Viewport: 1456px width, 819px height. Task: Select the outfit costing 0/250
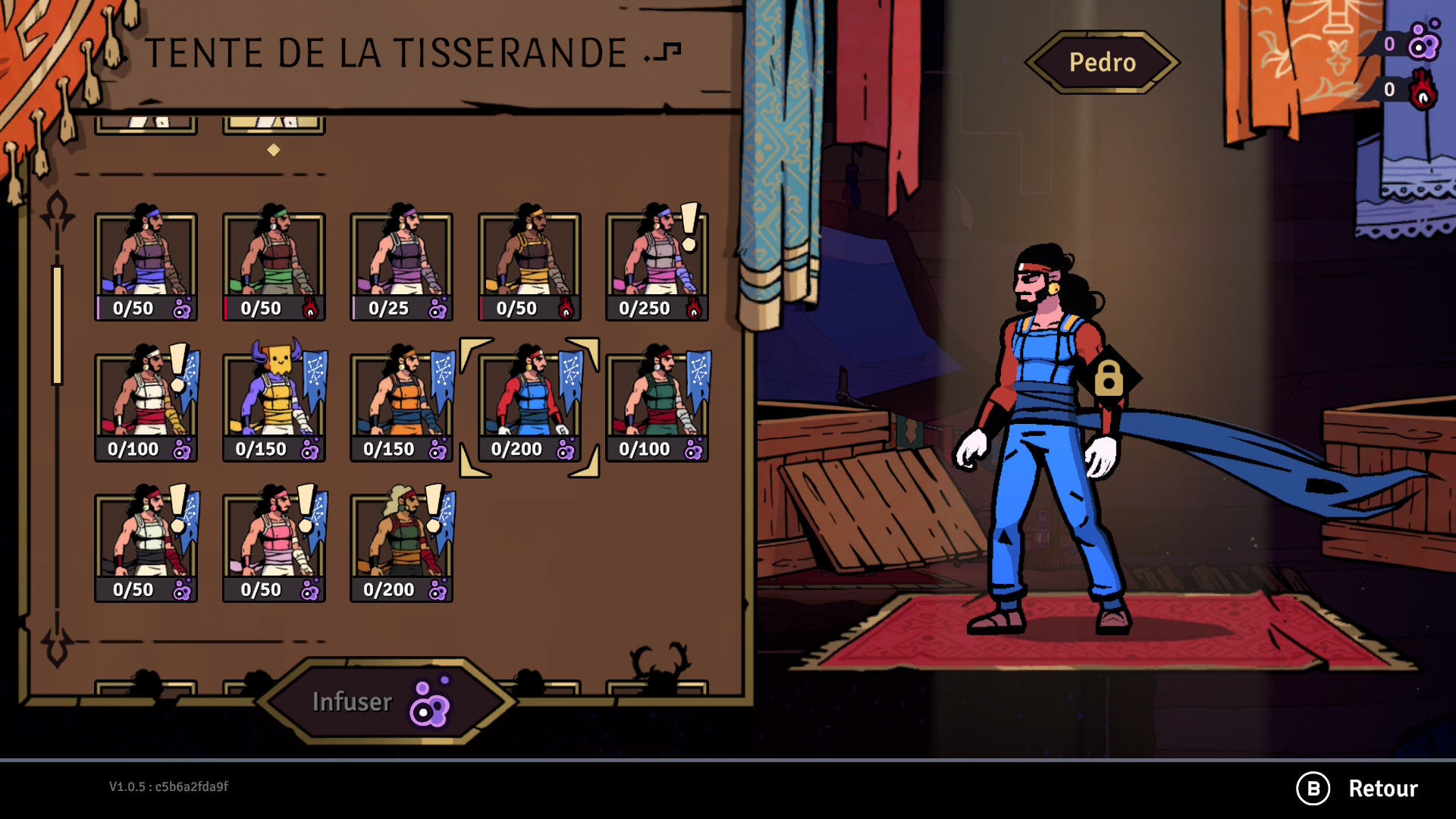click(x=657, y=266)
